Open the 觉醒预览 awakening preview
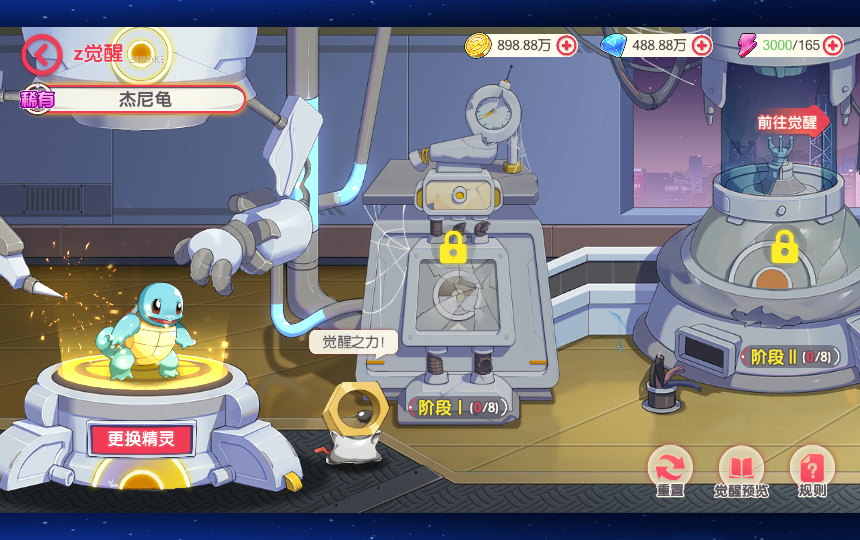This screenshot has width=860, height=540. tap(741, 470)
